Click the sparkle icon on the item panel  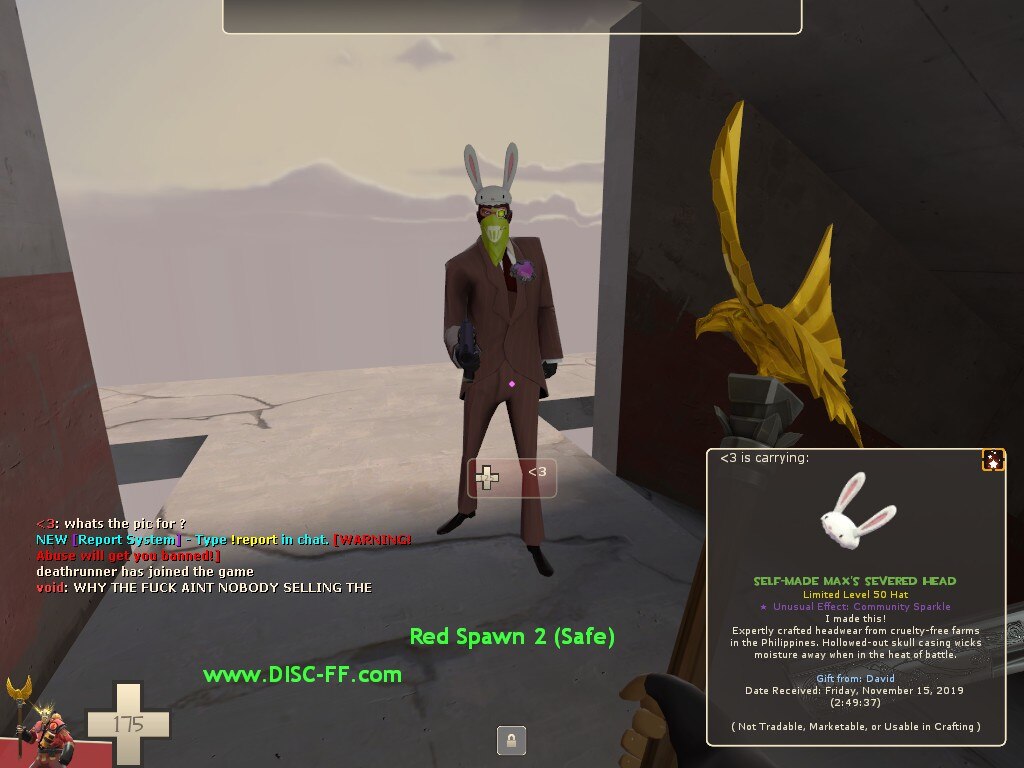993,460
